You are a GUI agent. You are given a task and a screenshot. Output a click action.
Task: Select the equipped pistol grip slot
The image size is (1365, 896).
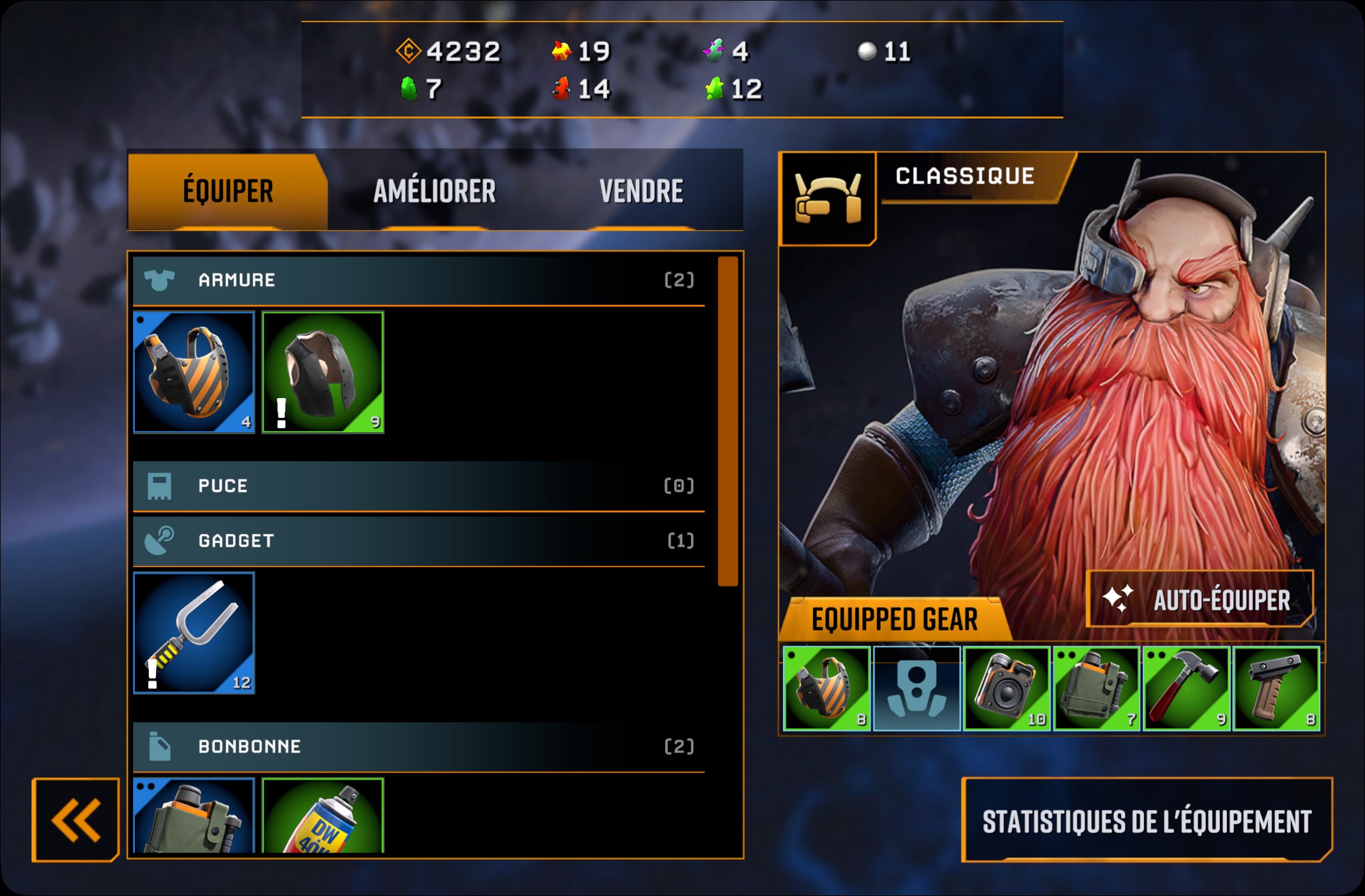(x=1276, y=688)
